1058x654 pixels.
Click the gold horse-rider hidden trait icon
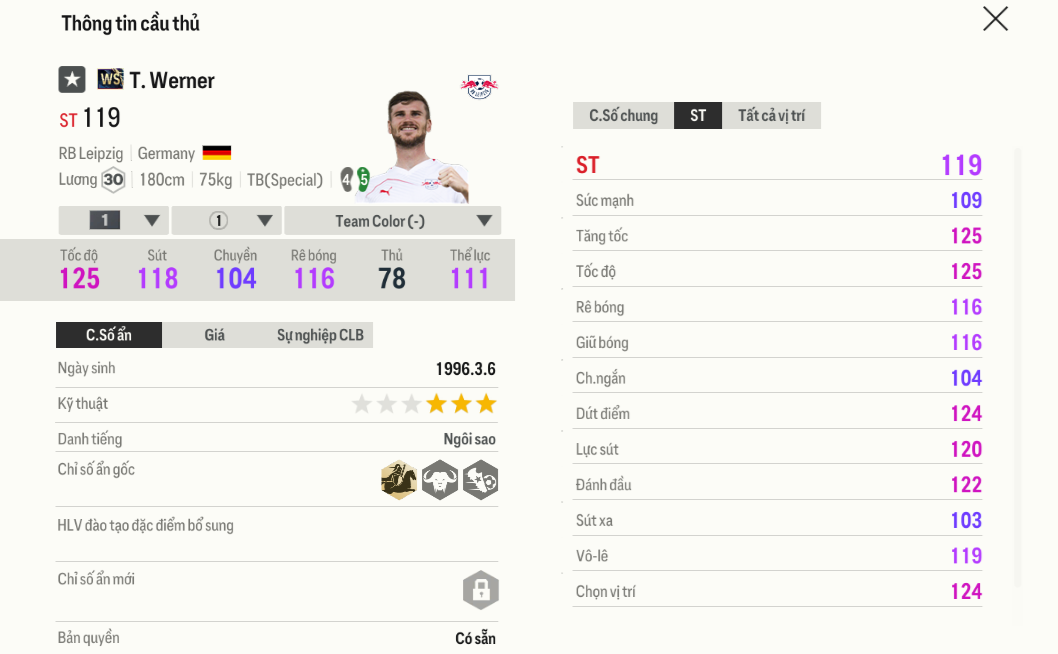[399, 481]
